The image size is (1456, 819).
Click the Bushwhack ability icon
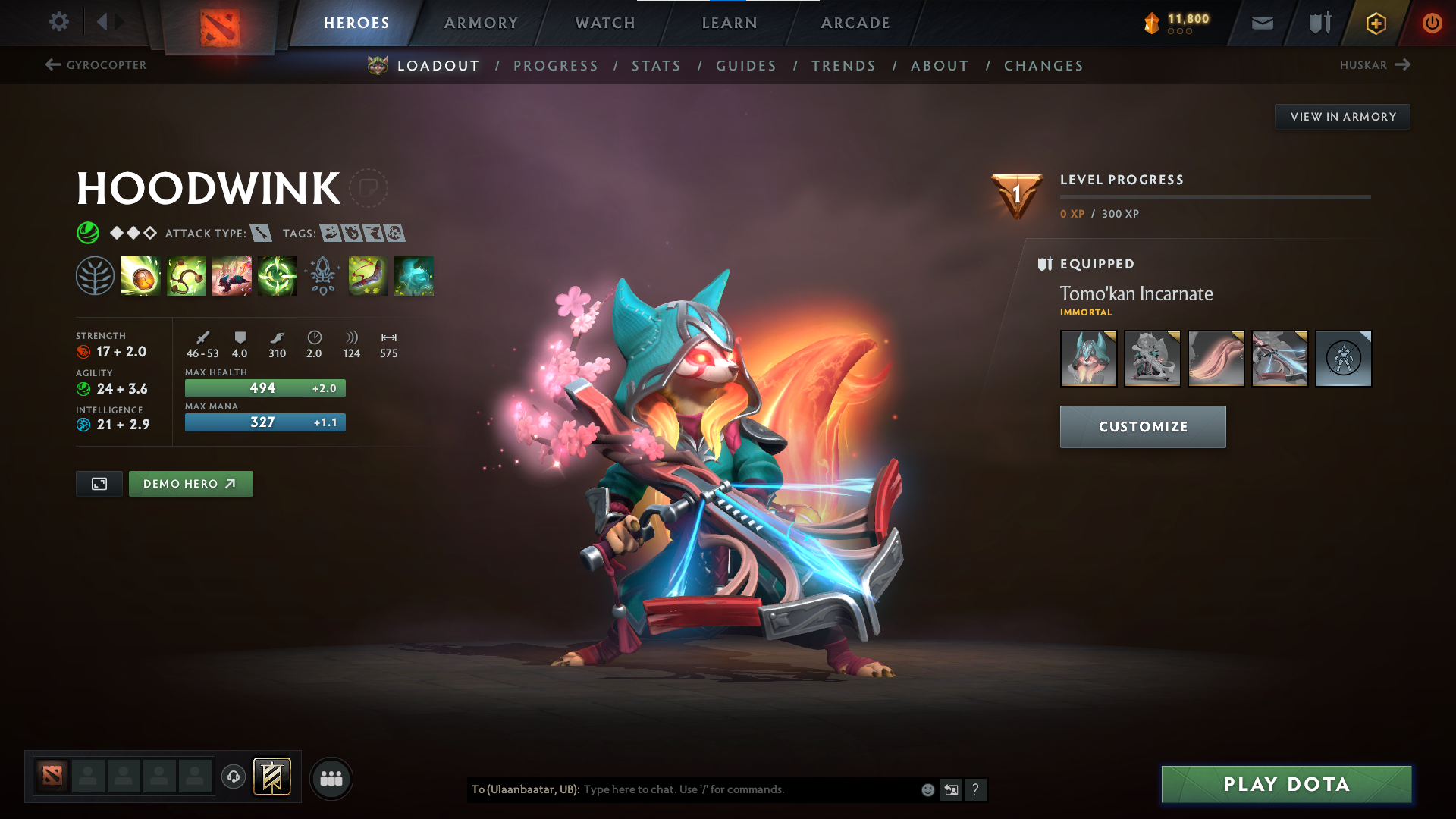click(x=186, y=276)
